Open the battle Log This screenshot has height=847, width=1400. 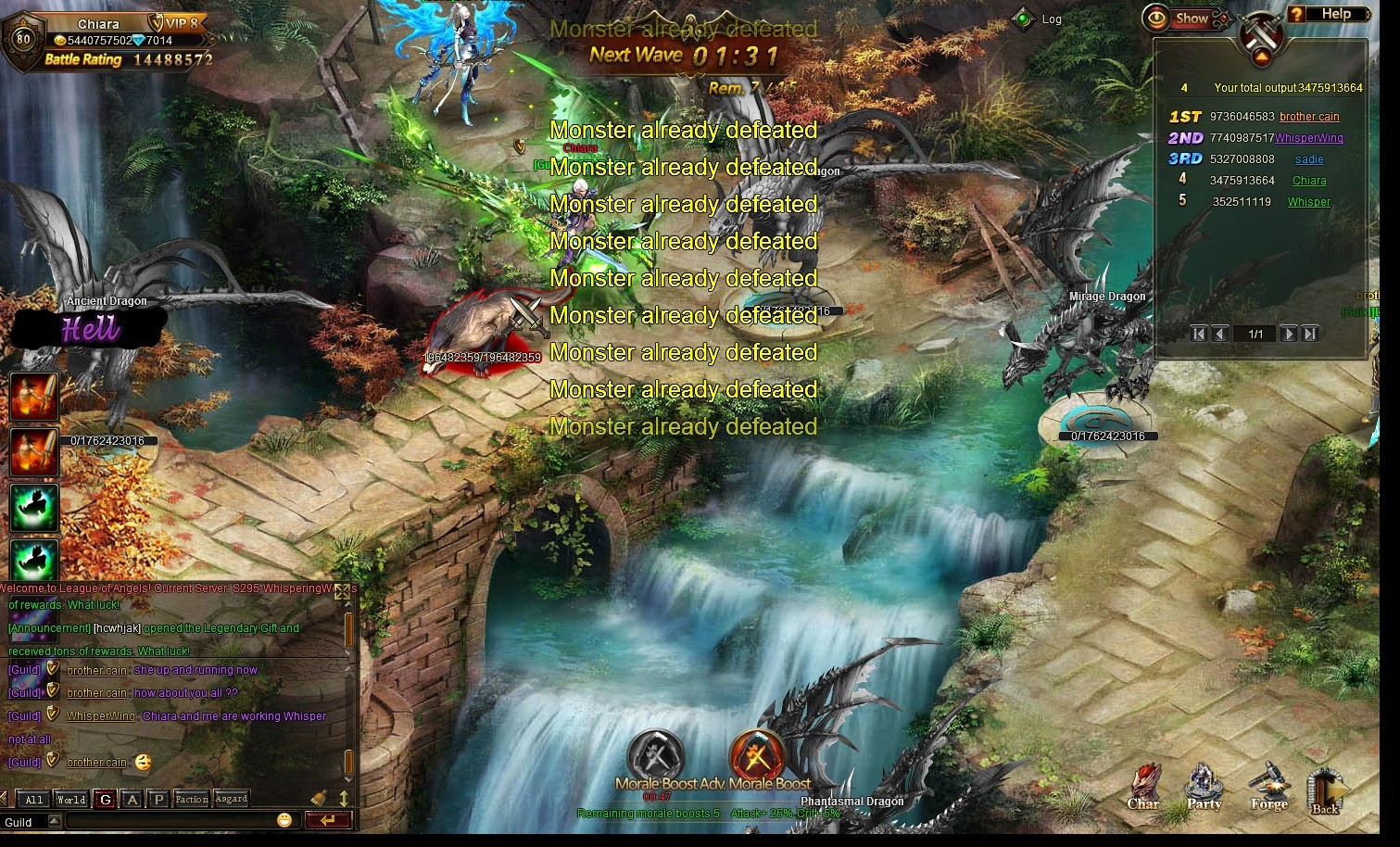pos(1039,19)
